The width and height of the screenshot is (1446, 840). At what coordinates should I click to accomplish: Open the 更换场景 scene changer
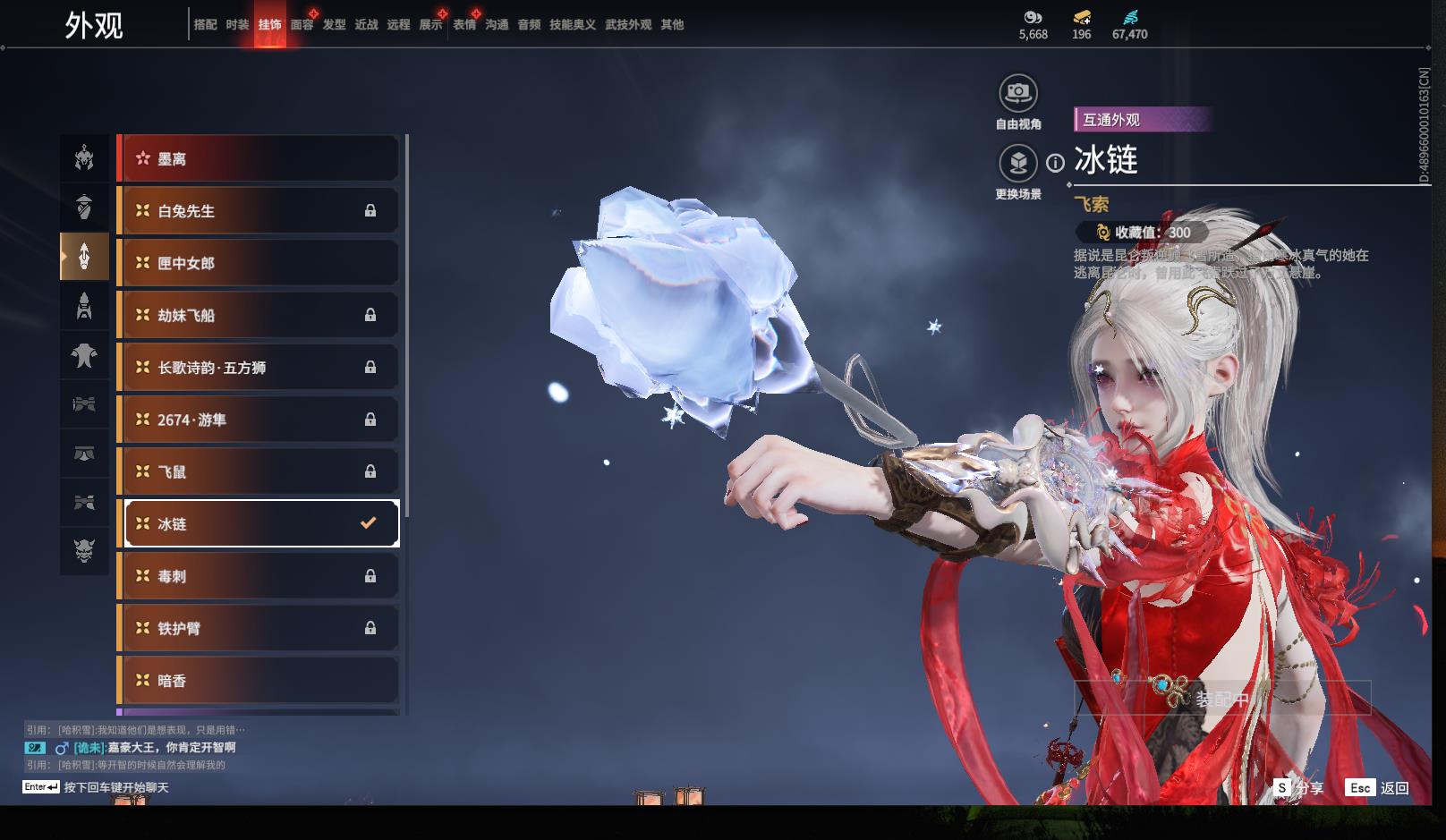pyautogui.click(x=1017, y=164)
